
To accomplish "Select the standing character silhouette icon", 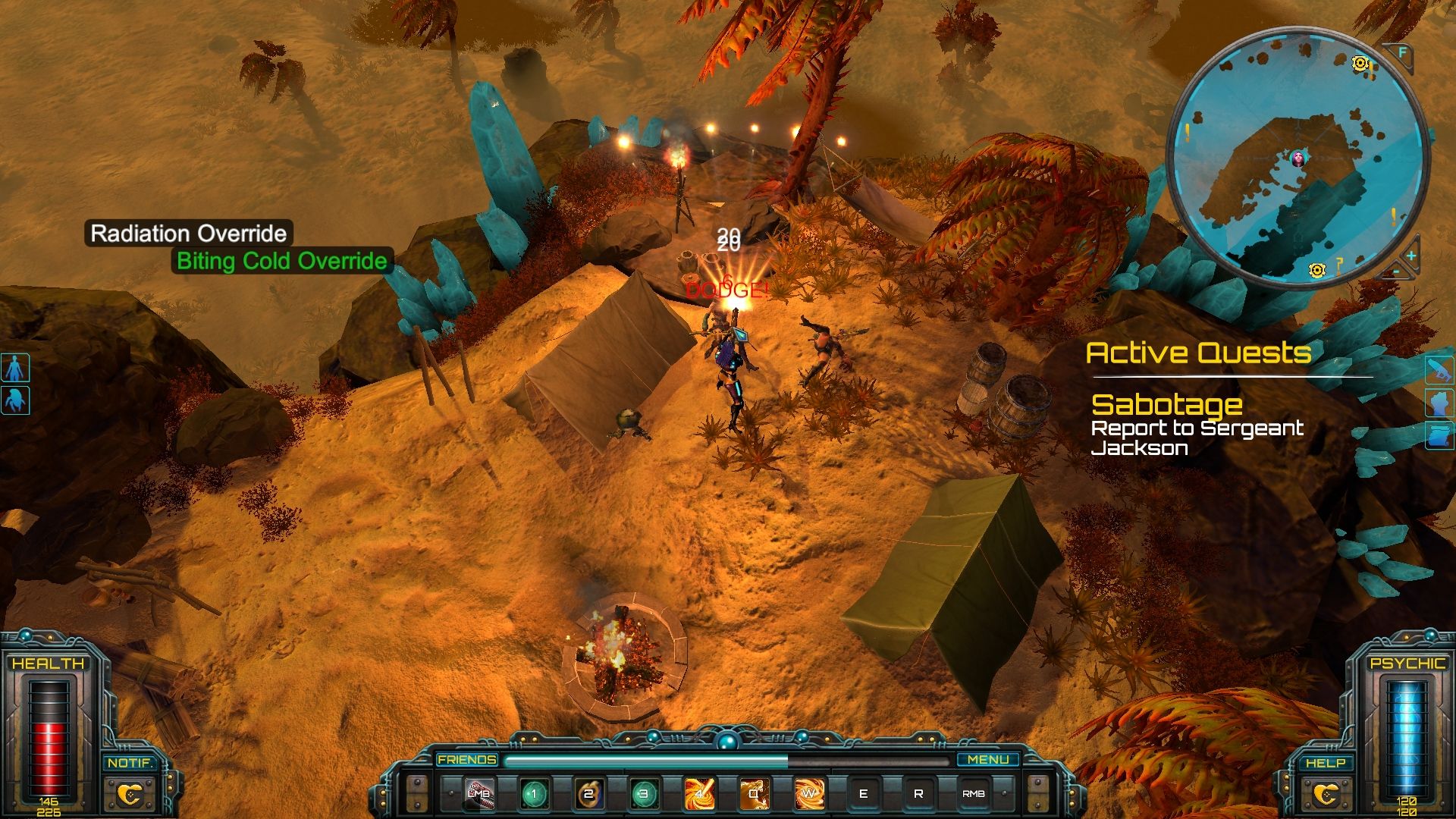I will point(15,368).
